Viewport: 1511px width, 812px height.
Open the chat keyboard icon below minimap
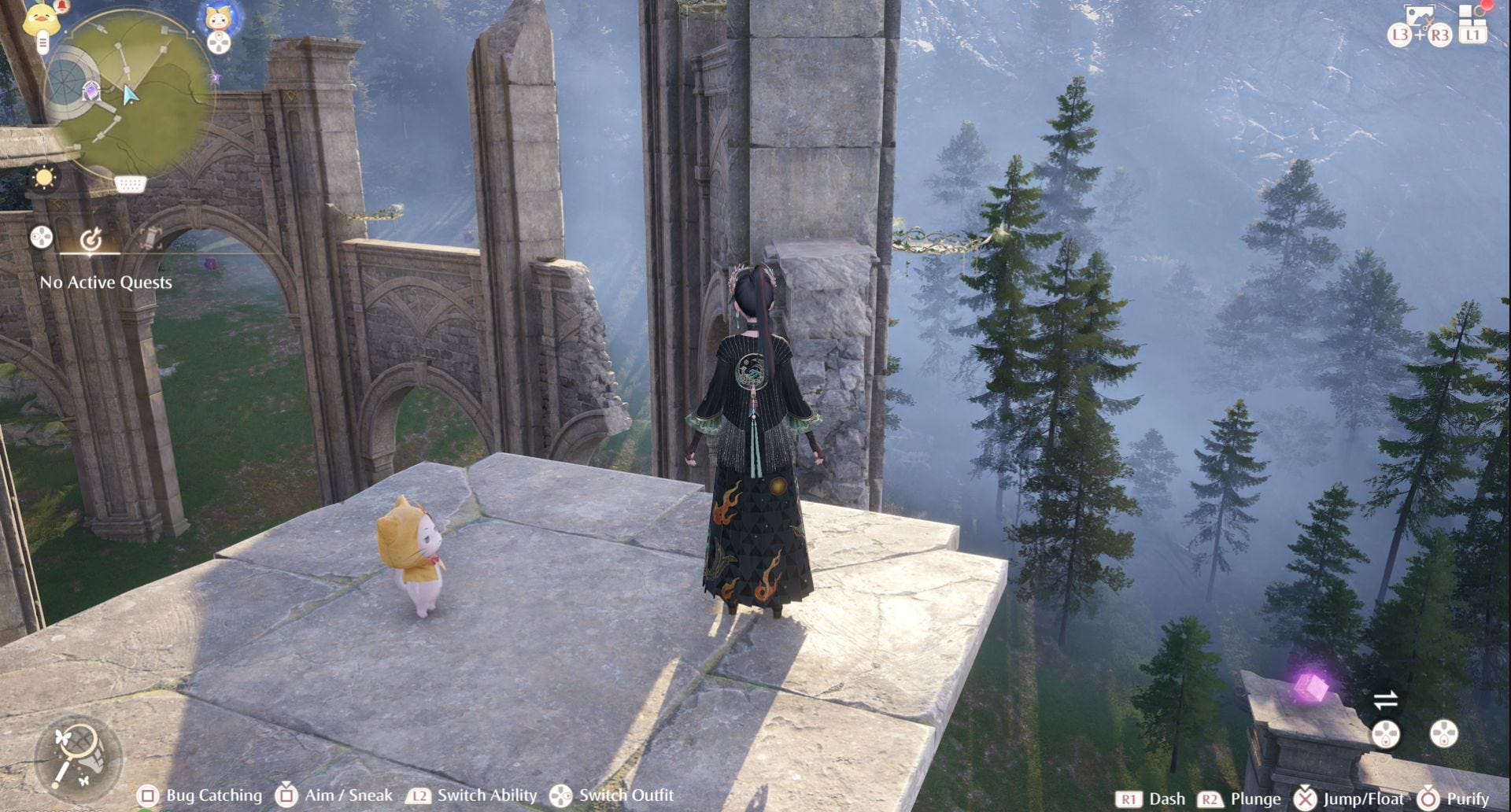pos(130,184)
